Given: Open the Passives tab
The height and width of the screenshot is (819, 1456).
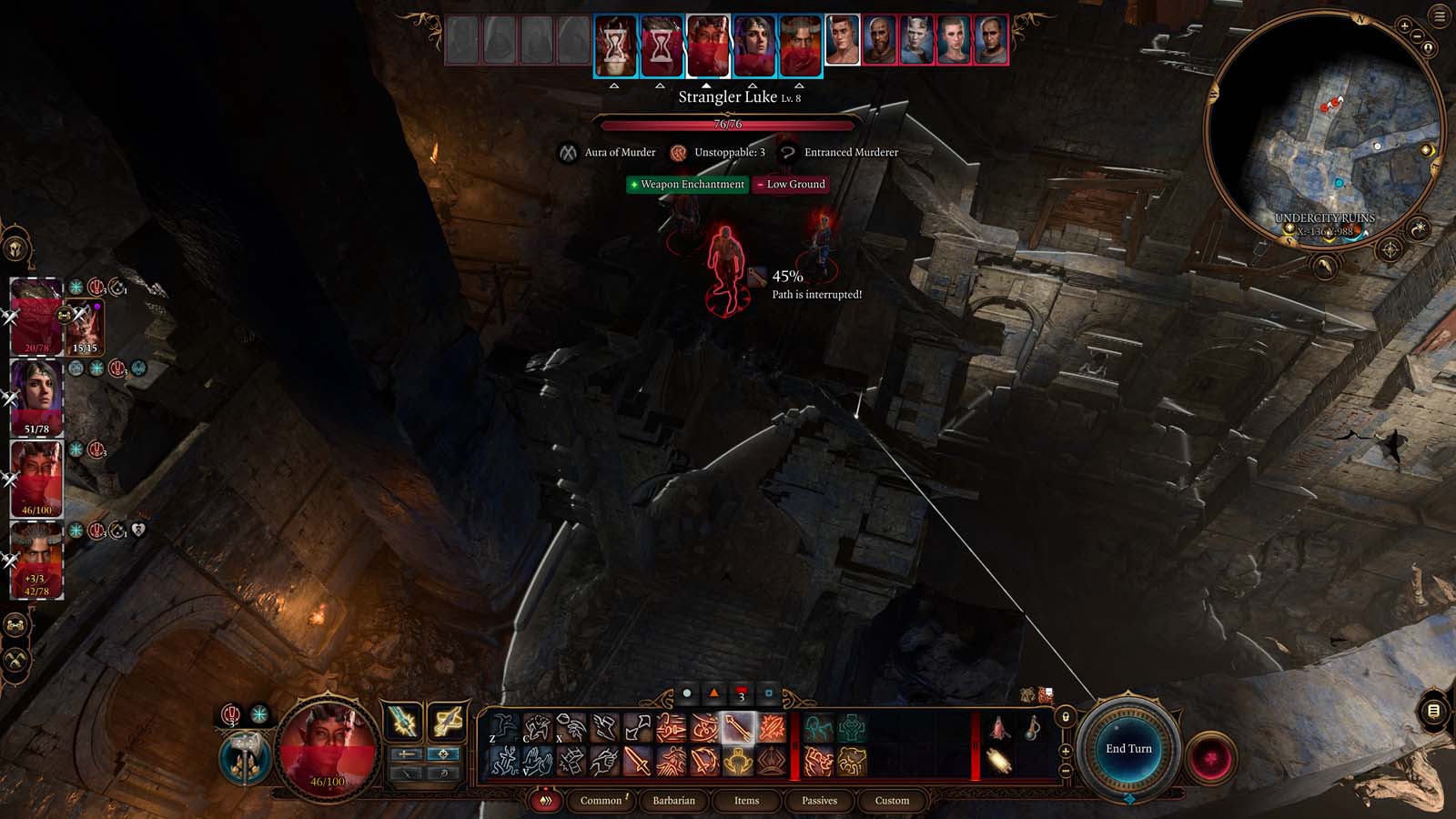Looking at the screenshot, I should [820, 801].
